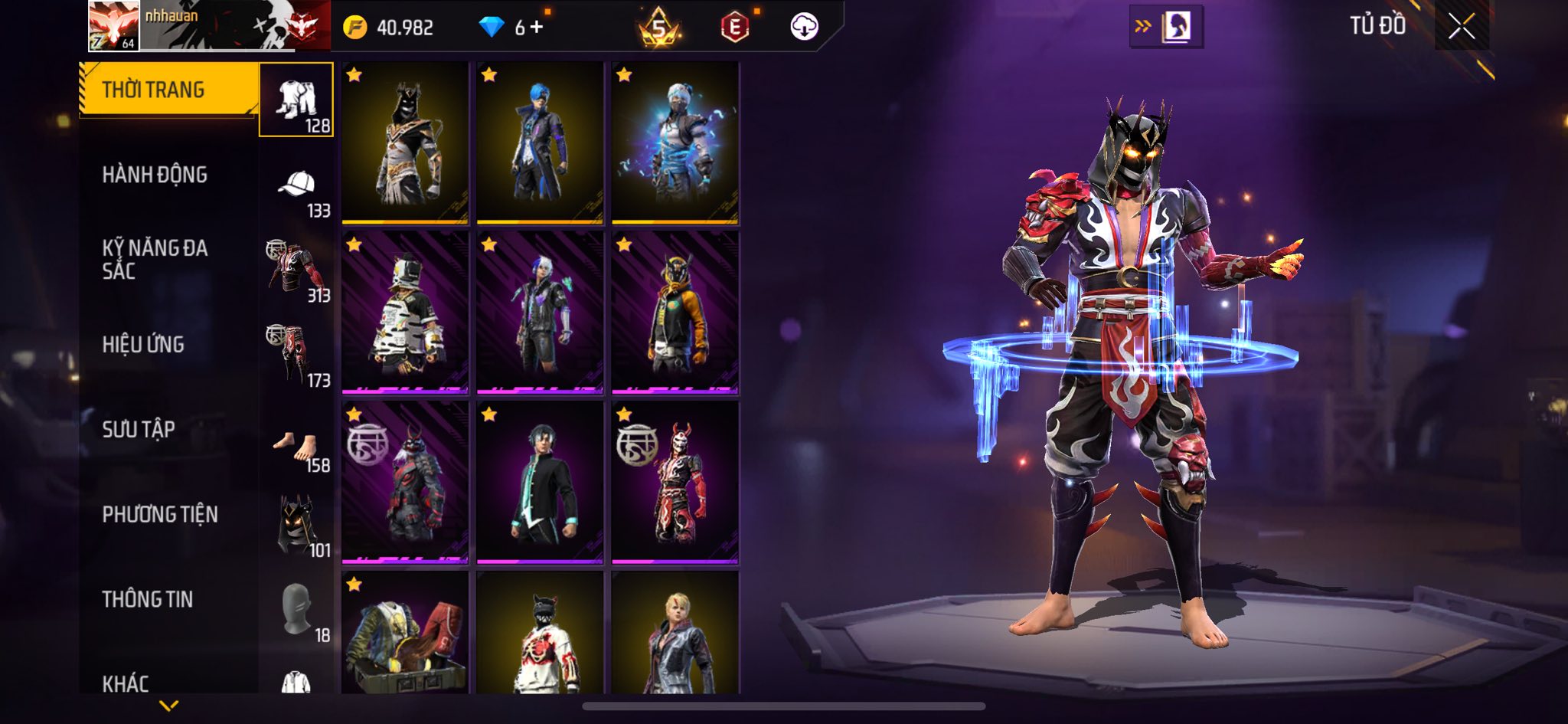Open the Thông Tin tab
This screenshot has width=1568, height=724.
(x=148, y=599)
